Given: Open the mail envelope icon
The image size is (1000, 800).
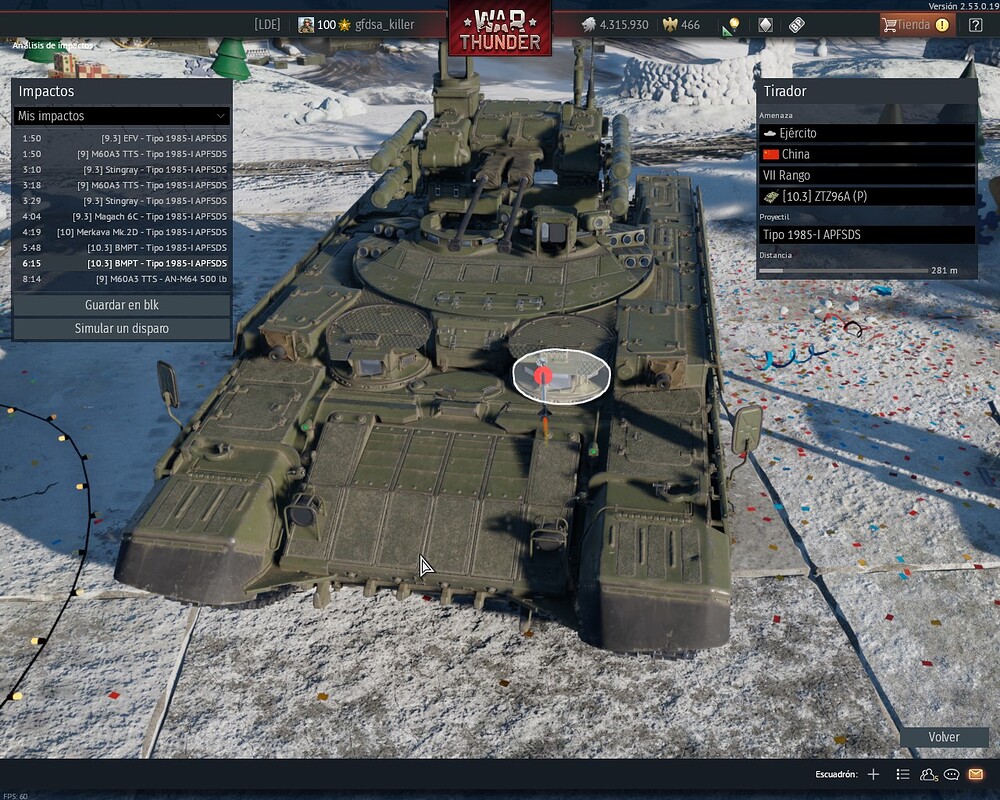Looking at the screenshot, I should tap(975, 774).
